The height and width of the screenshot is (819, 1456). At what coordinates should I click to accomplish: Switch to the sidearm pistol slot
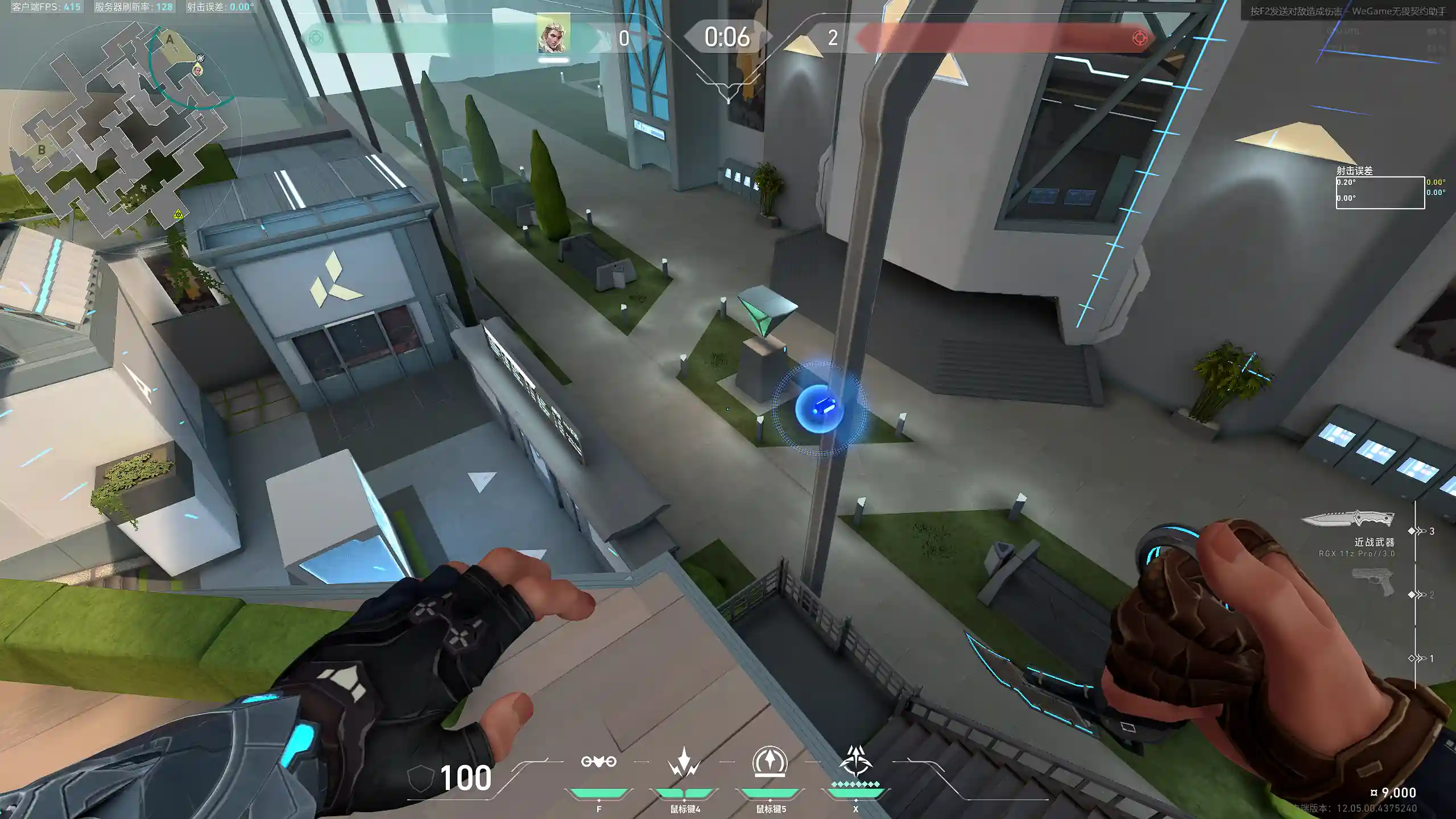pos(1374,581)
